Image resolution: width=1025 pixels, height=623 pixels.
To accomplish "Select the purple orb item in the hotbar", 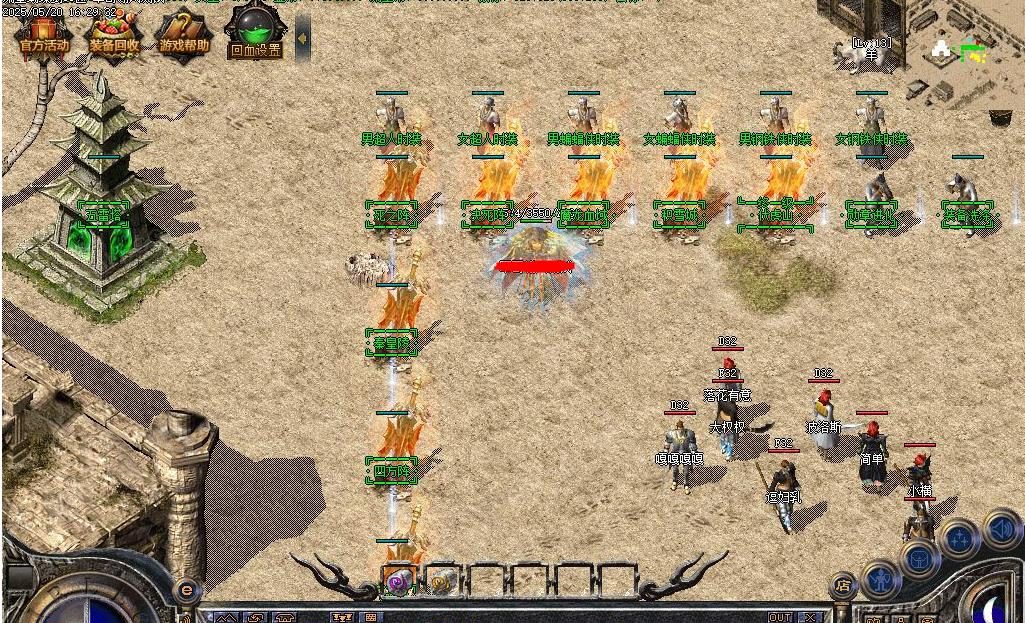I will (x=399, y=582).
